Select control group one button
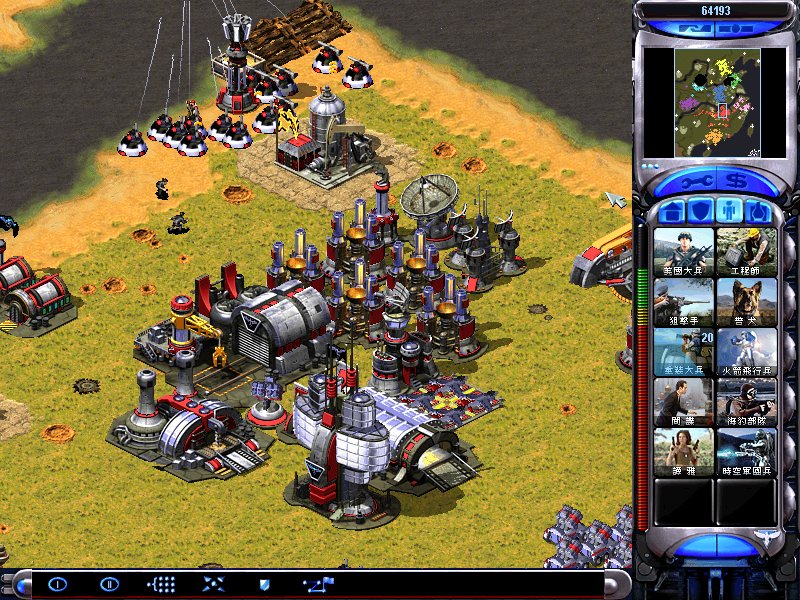Viewport: 800px width, 600px height. click(x=57, y=583)
